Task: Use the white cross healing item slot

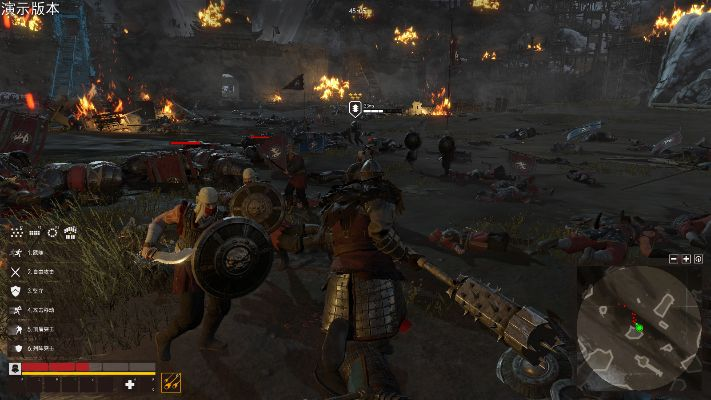Action: tap(129, 384)
